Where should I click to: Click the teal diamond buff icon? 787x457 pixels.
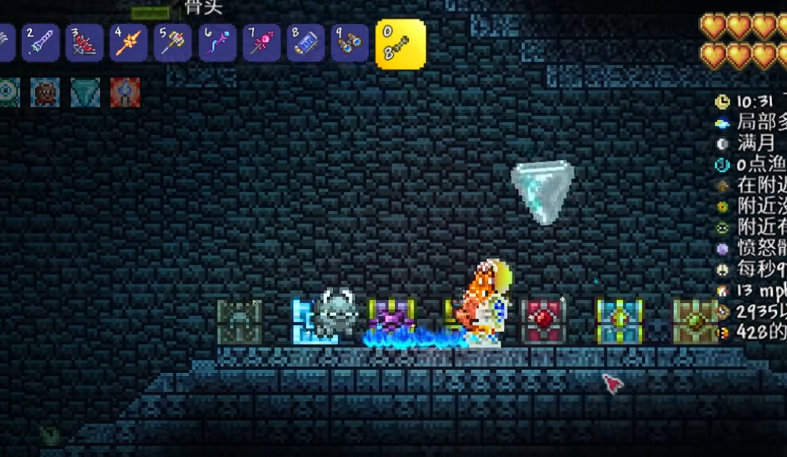85,93
